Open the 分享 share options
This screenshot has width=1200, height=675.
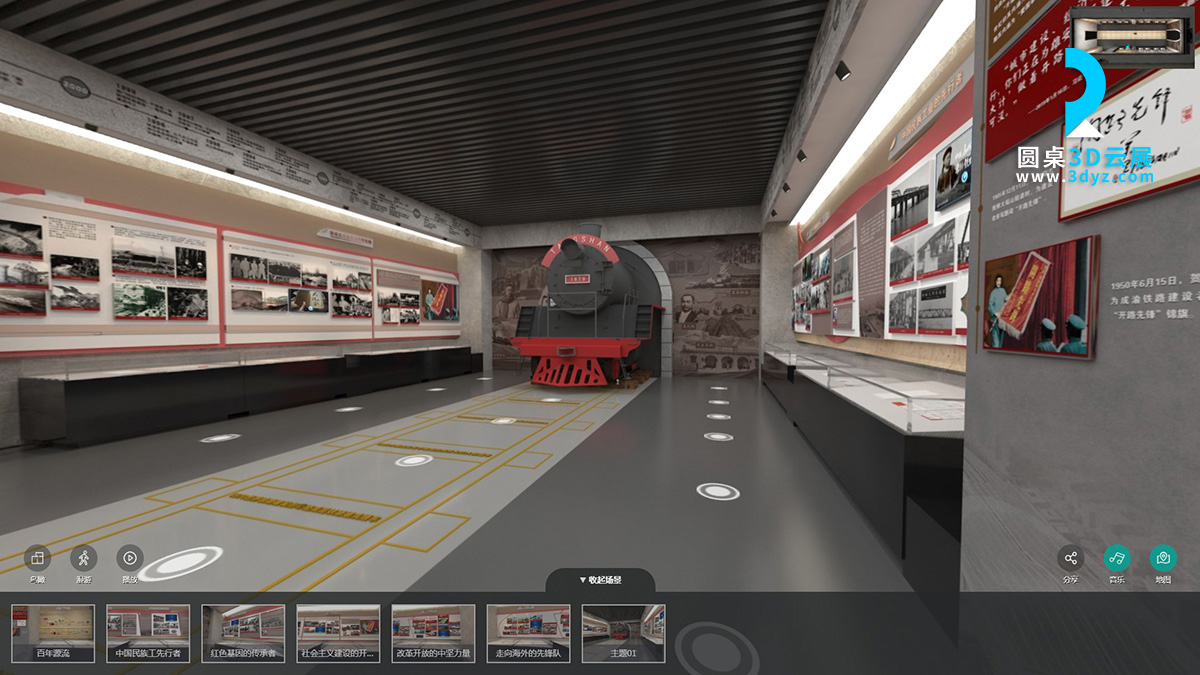pos(1071,559)
